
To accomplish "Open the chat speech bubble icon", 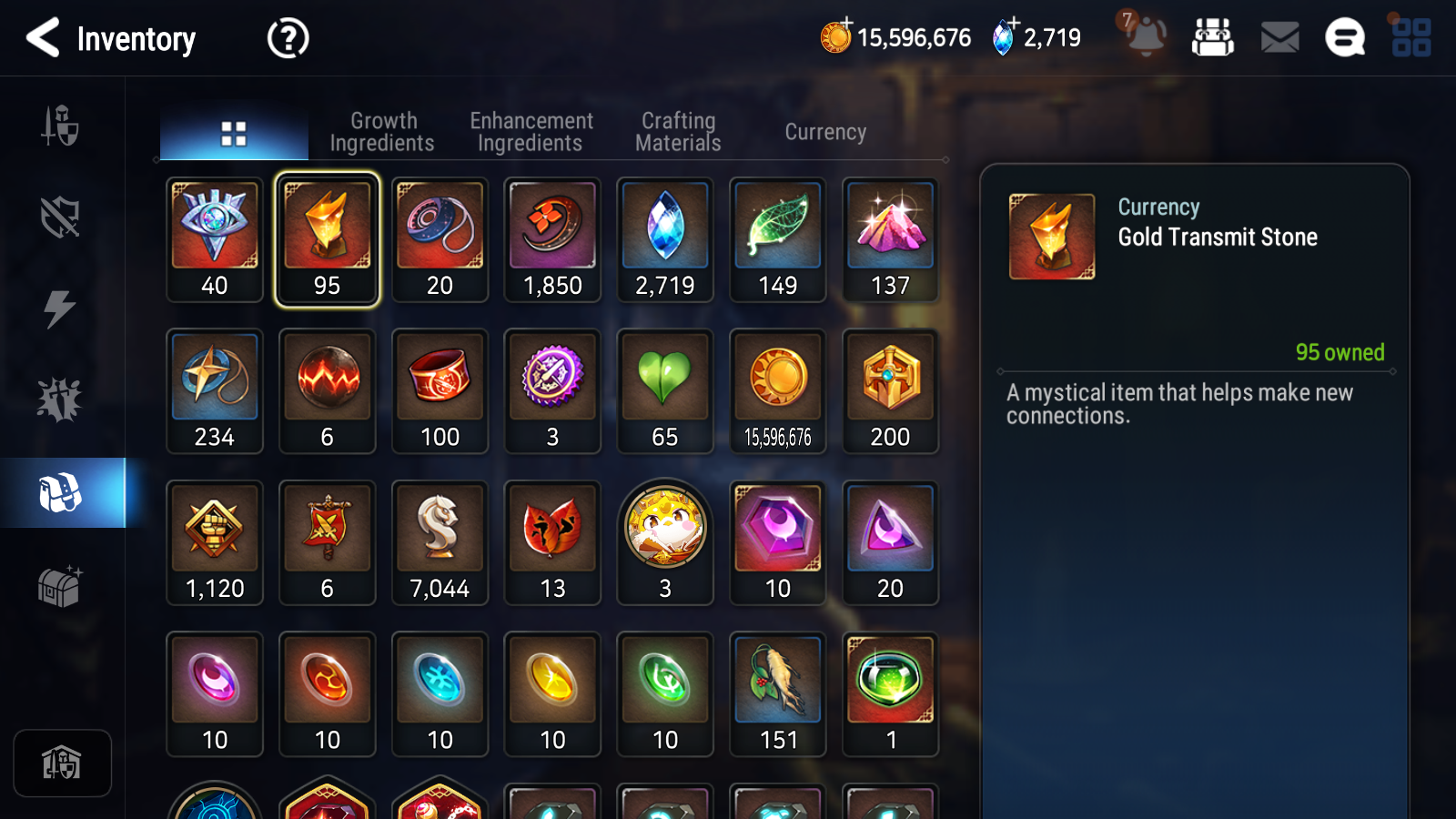I will (x=1345, y=38).
